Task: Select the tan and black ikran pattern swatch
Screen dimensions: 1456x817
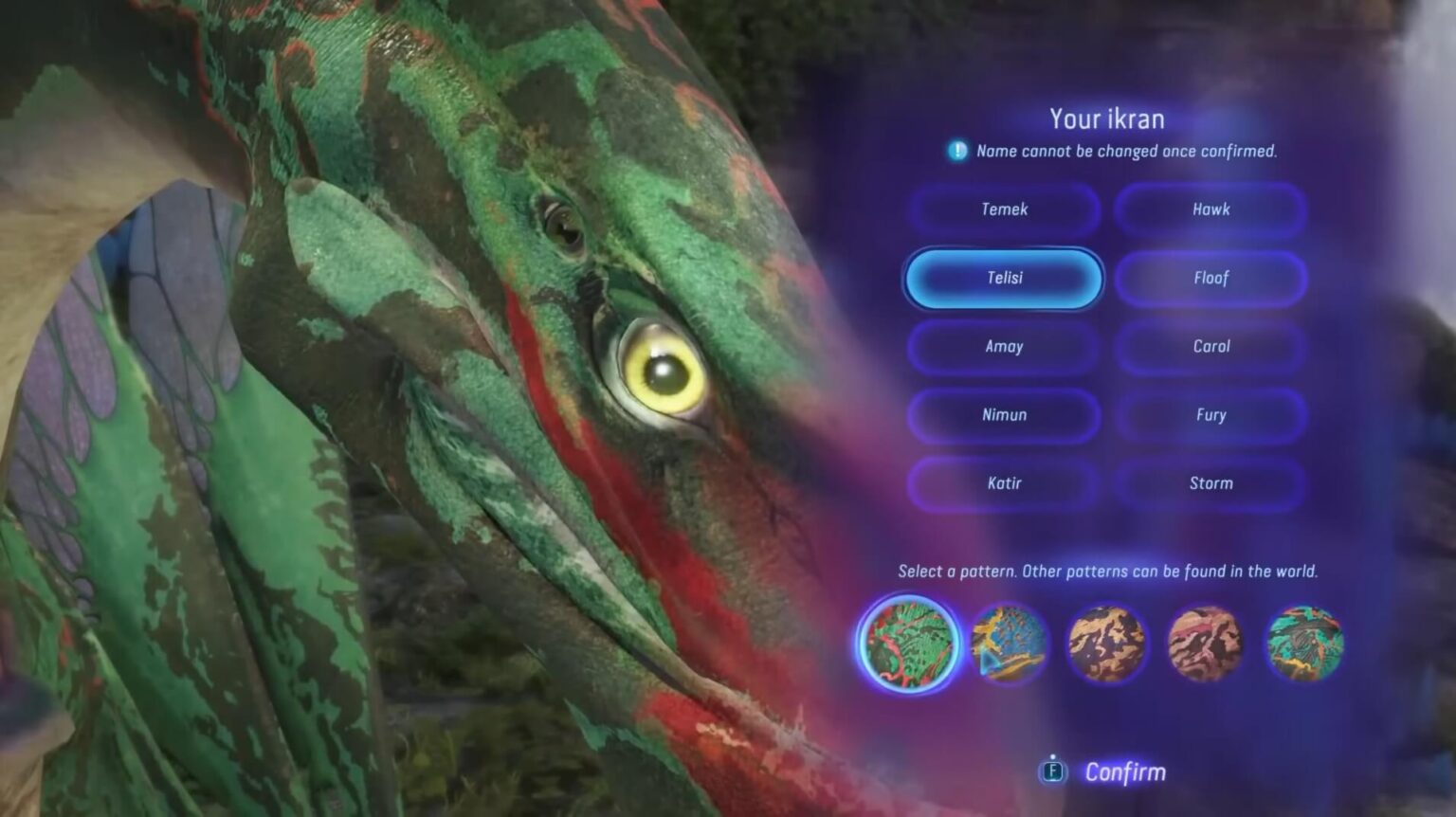Action: [x=1109, y=644]
